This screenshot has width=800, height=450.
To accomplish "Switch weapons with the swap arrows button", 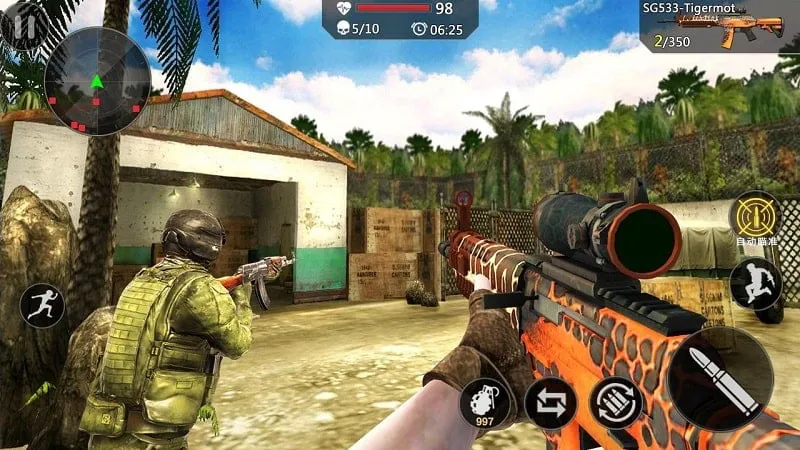I will click(550, 402).
